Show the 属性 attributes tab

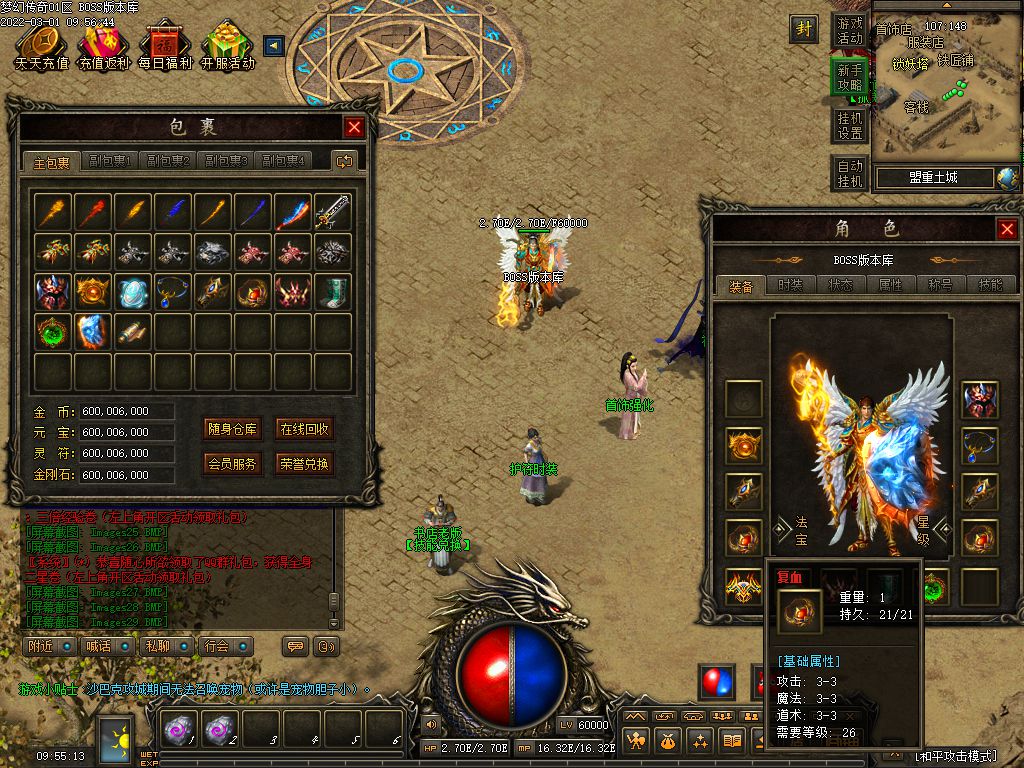pyautogui.click(x=890, y=285)
